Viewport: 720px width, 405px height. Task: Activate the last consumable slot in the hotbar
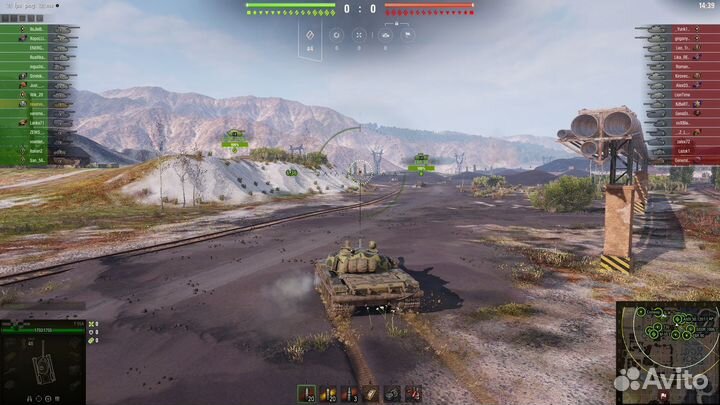[x=413, y=392]
